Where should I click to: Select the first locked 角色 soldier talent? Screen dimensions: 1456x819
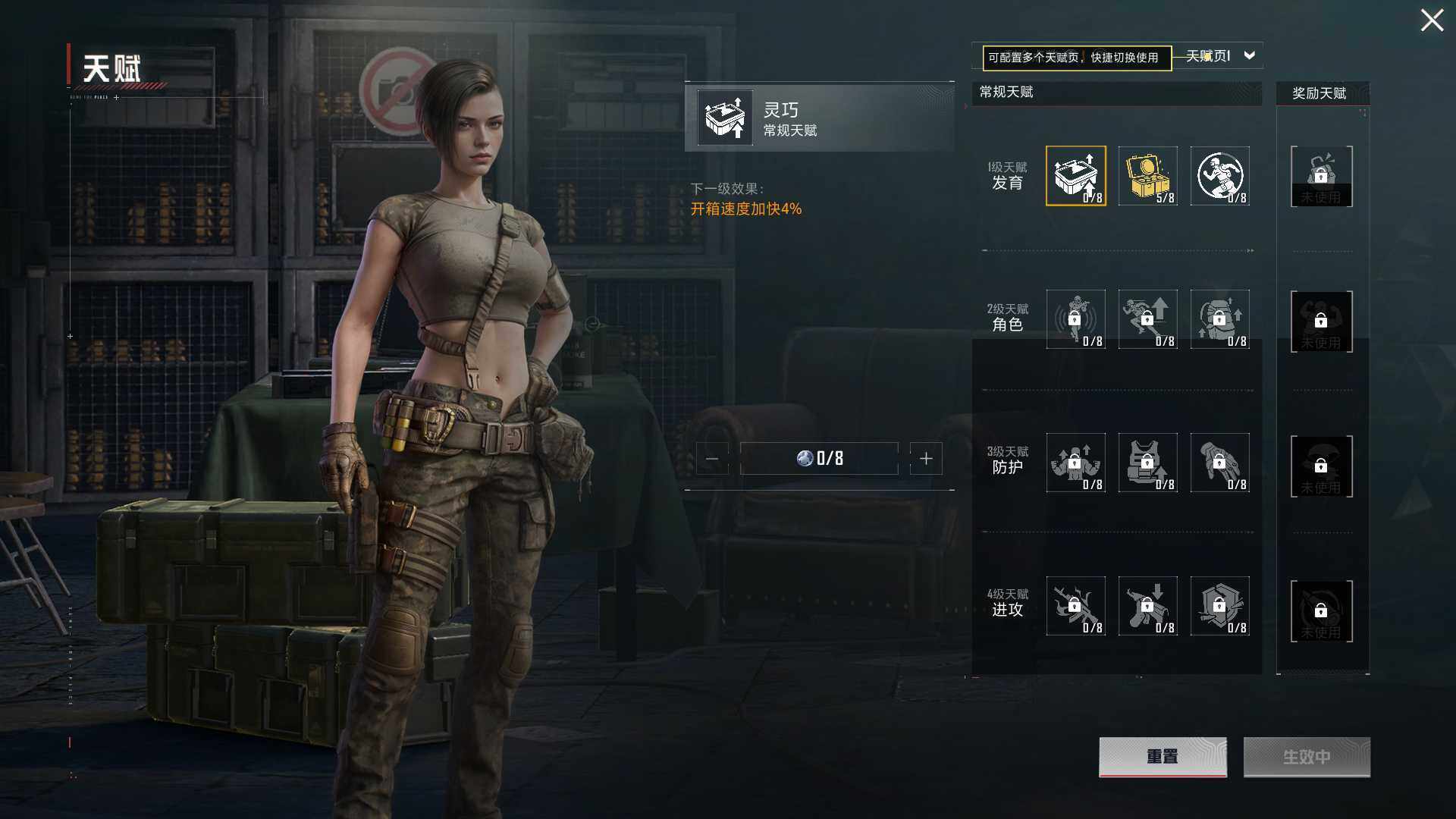pos(1075,319)
